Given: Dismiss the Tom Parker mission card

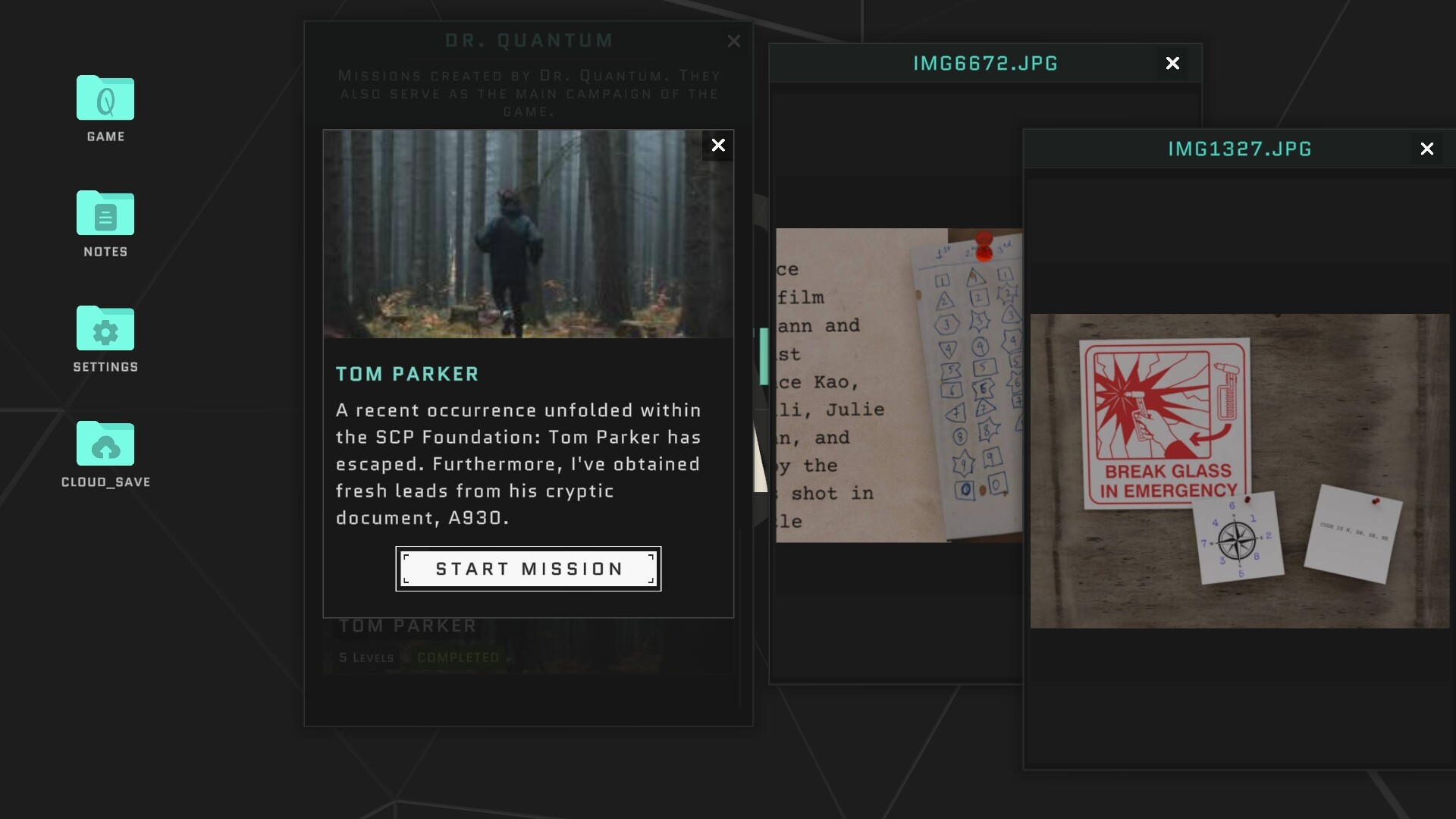Looking at the screenshot, I should (718, 146).
